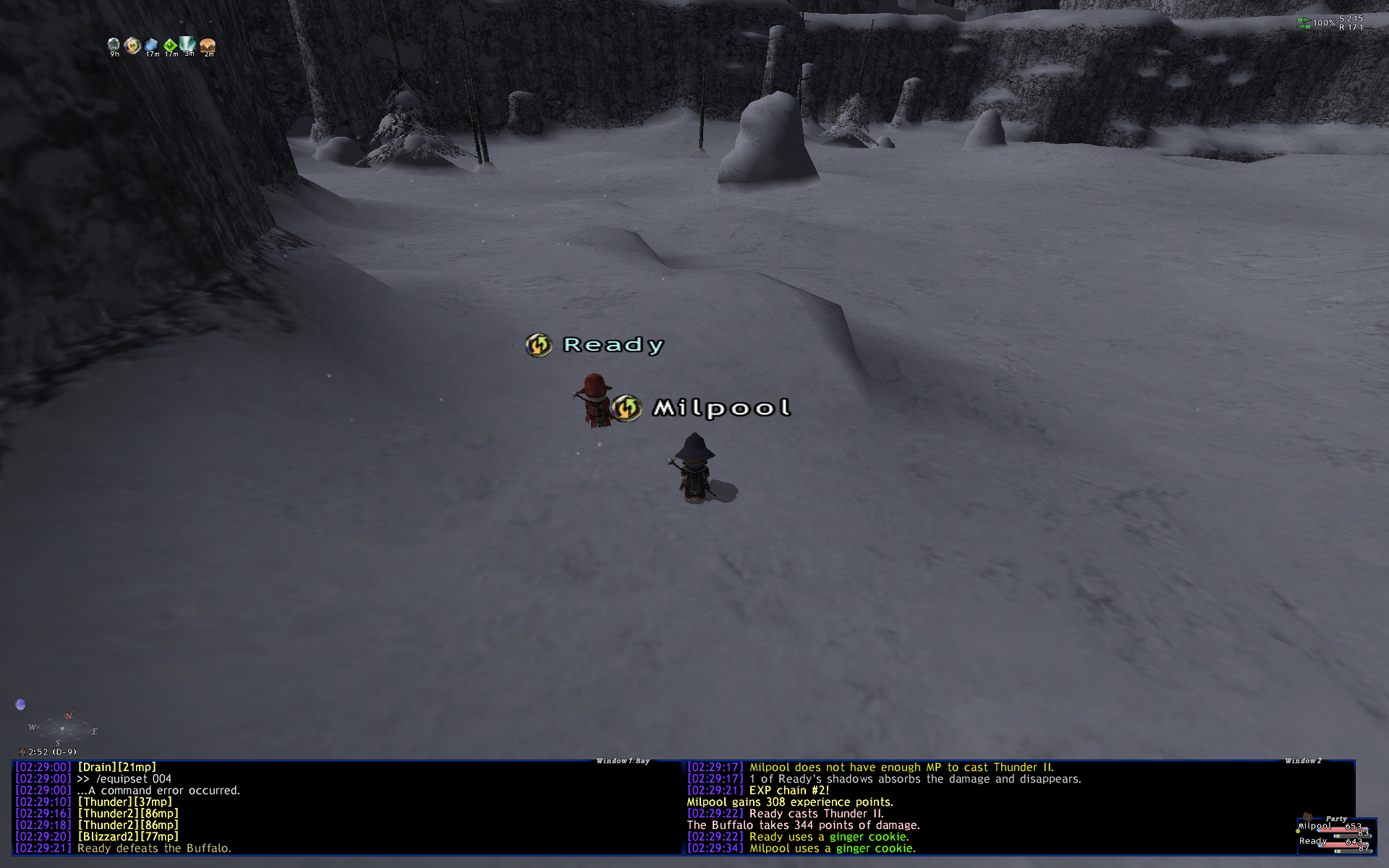The height and width of the screenshot is (868, 1389).
Task: Click the treasure chest icon above the party list
Action: (1307, 818)
